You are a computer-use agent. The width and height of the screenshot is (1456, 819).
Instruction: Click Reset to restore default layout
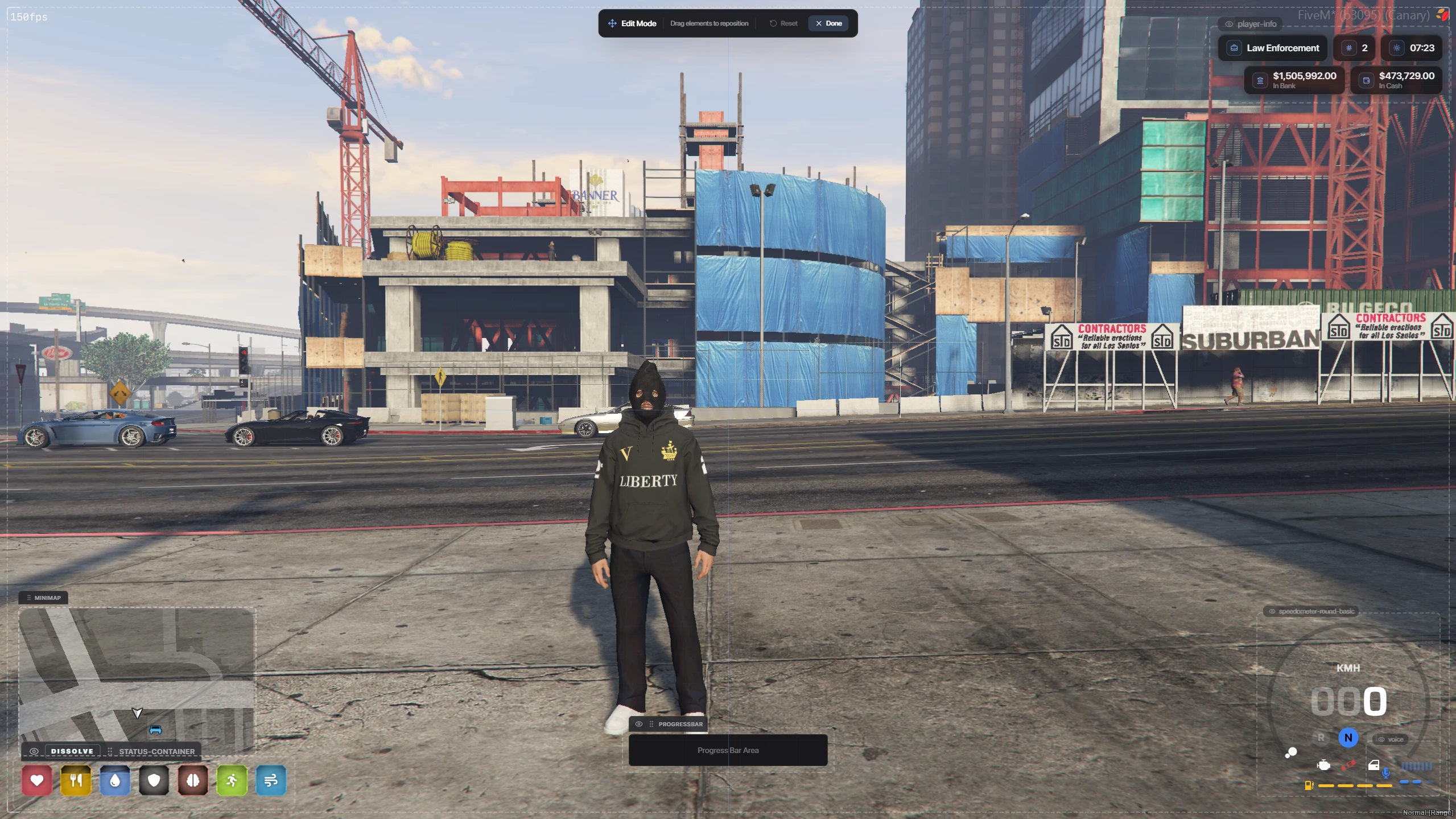click(783, 23)
